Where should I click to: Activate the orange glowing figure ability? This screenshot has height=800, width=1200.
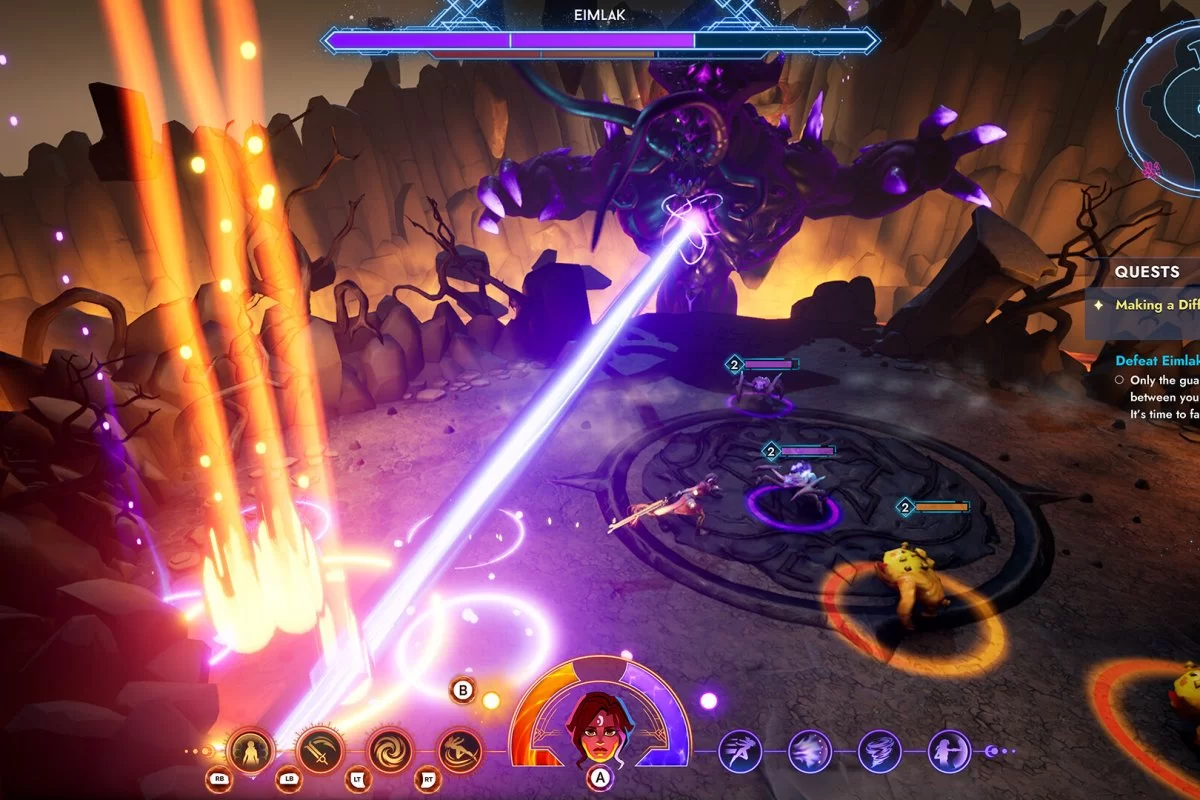(x=250, y=750)
